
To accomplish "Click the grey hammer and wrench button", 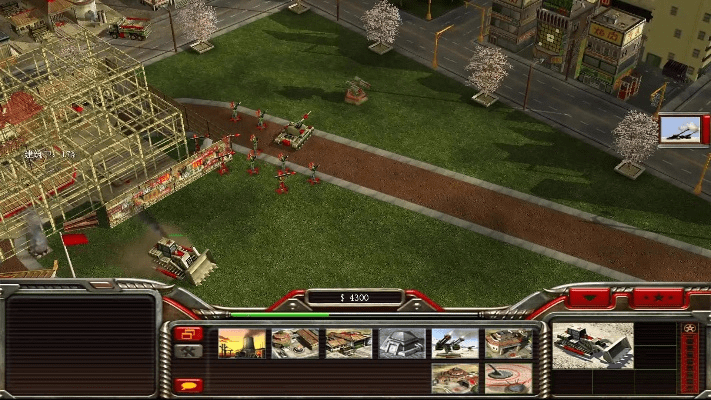I will [x=188, y=351].
